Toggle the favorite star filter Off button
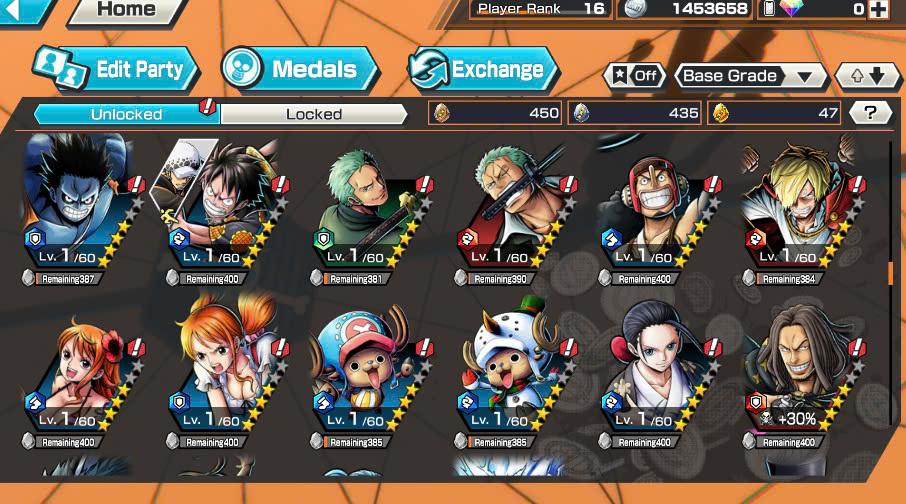This screenshot has width=906, height=504. click(x=635, y=76)
